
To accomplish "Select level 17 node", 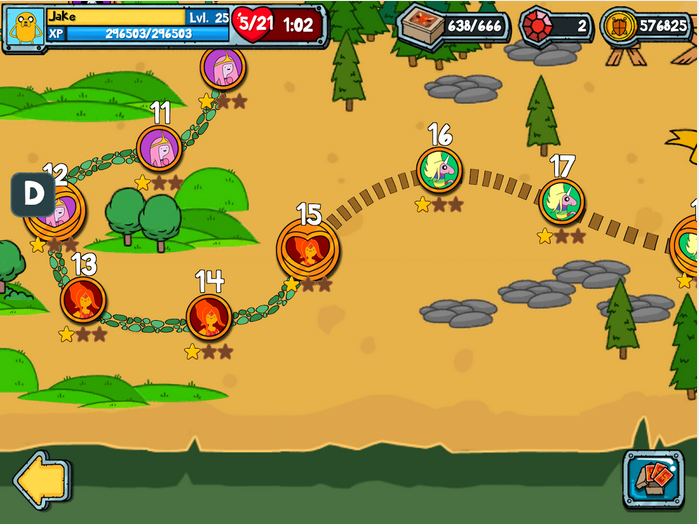I will 562,202.
